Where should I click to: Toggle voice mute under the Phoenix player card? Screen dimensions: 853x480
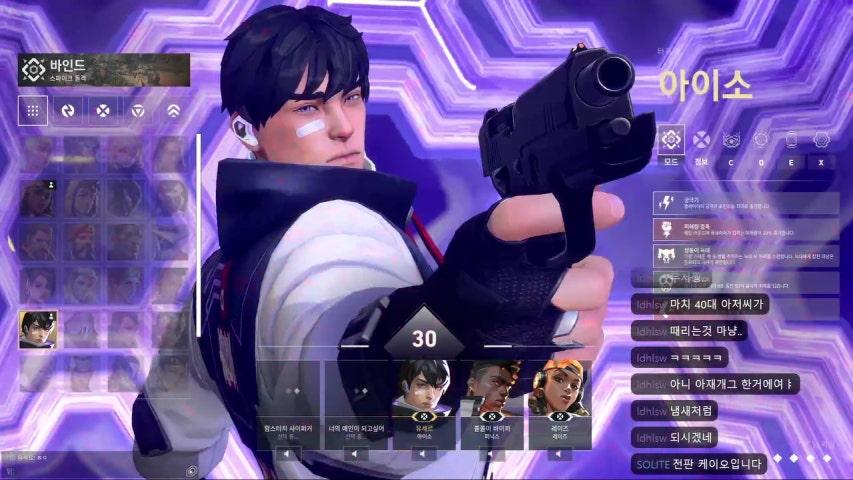[x=490, y=453]
